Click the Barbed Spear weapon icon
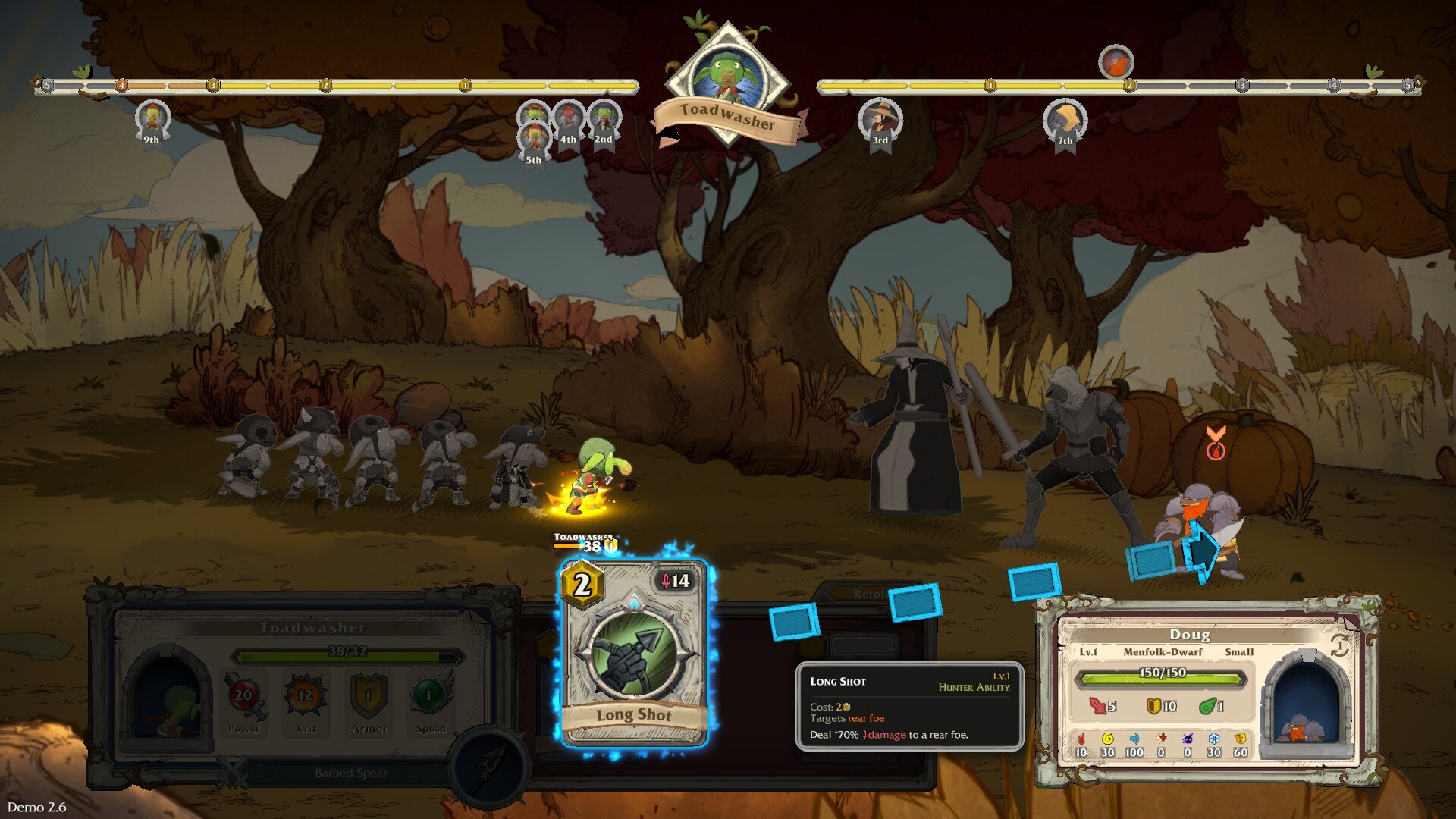 tap(489, 764)
